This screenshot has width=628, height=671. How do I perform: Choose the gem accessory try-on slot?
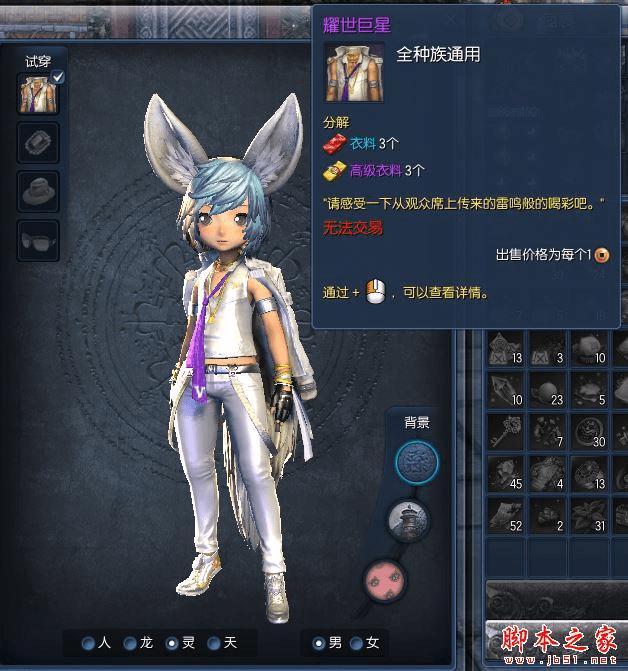[38, 143]
